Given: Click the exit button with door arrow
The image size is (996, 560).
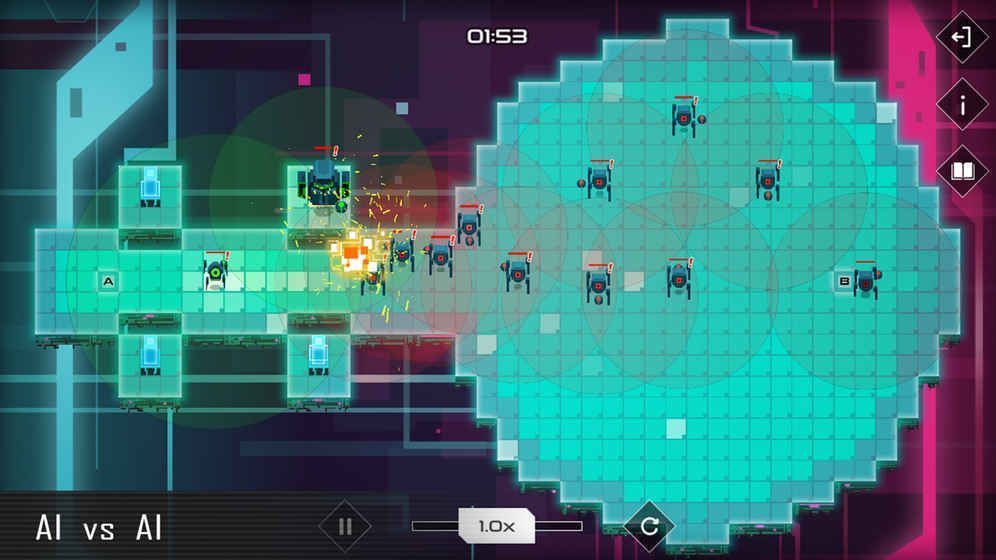Looking at the screenshot, I should [x=961, y=38].
